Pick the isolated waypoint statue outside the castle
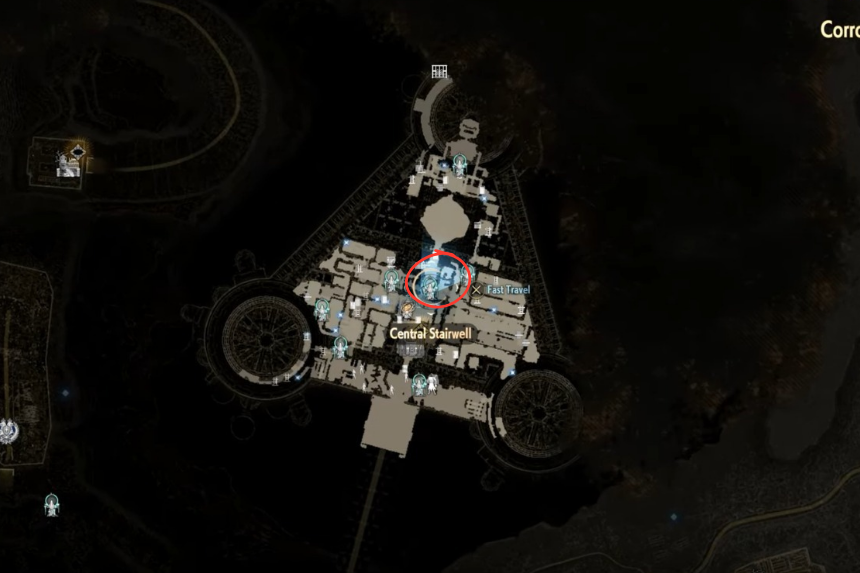This screenshot has height=573, width=860. pyautogui.click(x=51, y=506)
